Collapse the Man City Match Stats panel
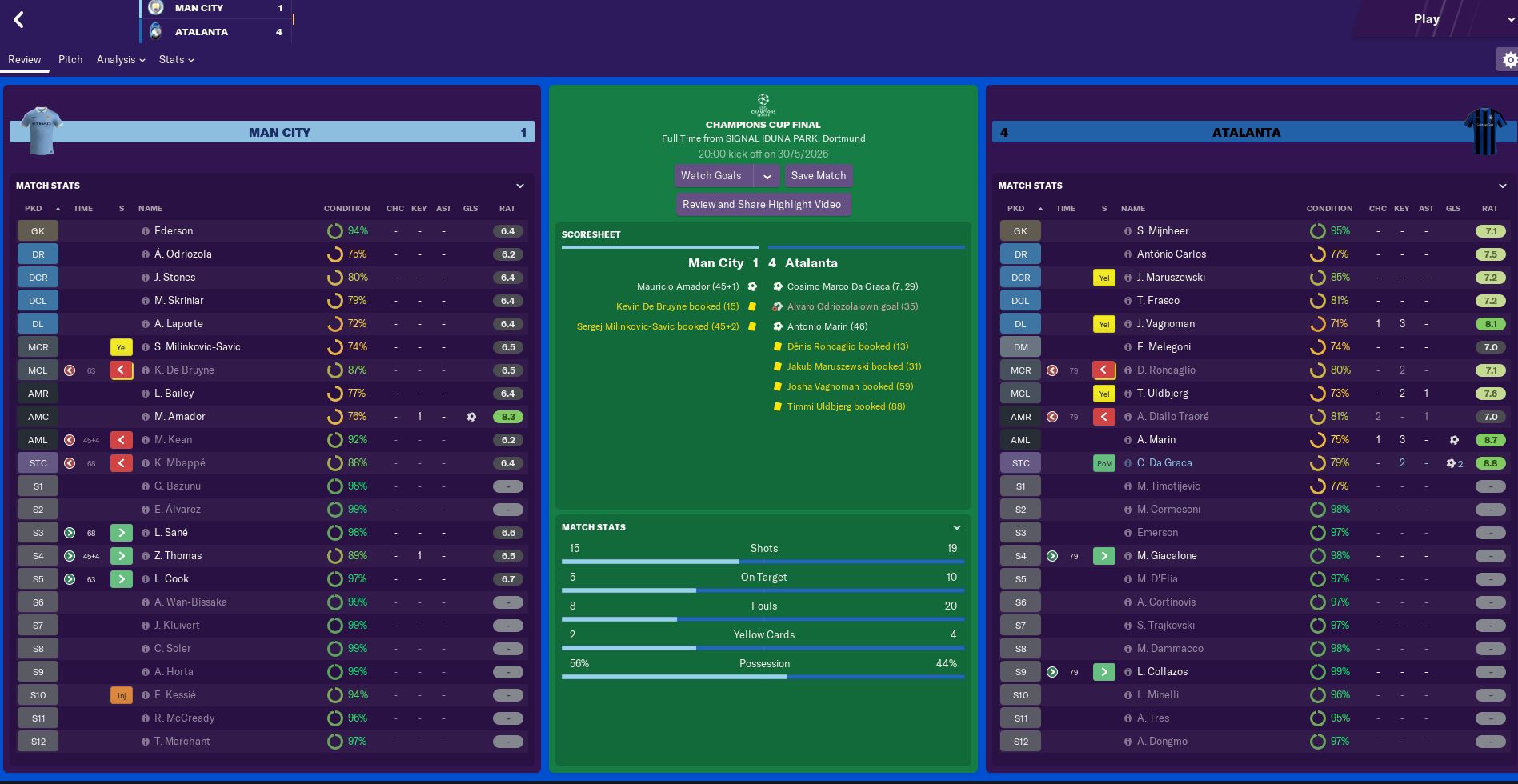1518x784 pixels. 521,186
